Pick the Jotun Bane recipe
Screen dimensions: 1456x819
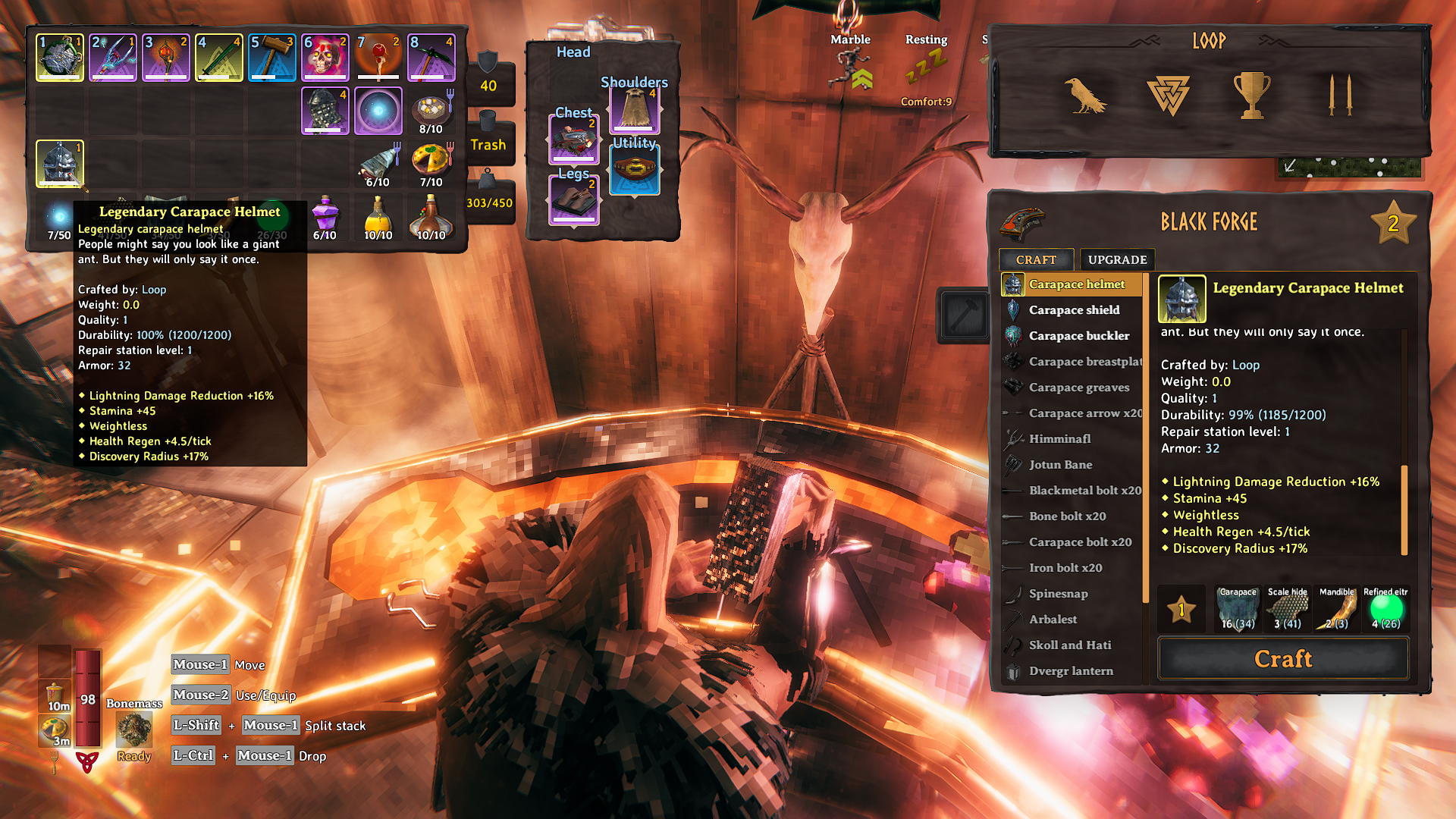click(1060, 464)
